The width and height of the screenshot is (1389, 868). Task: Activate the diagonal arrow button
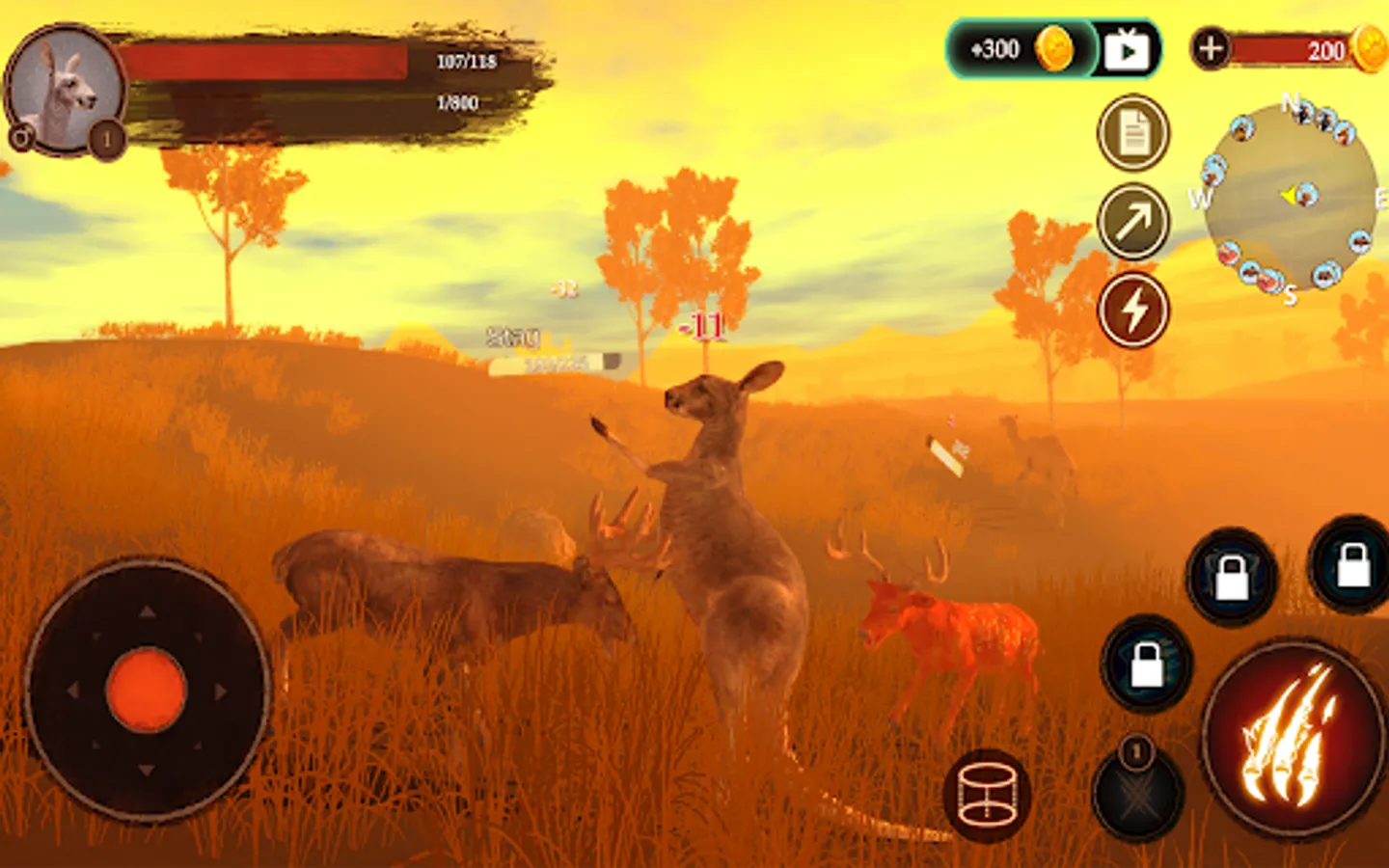1133,222
